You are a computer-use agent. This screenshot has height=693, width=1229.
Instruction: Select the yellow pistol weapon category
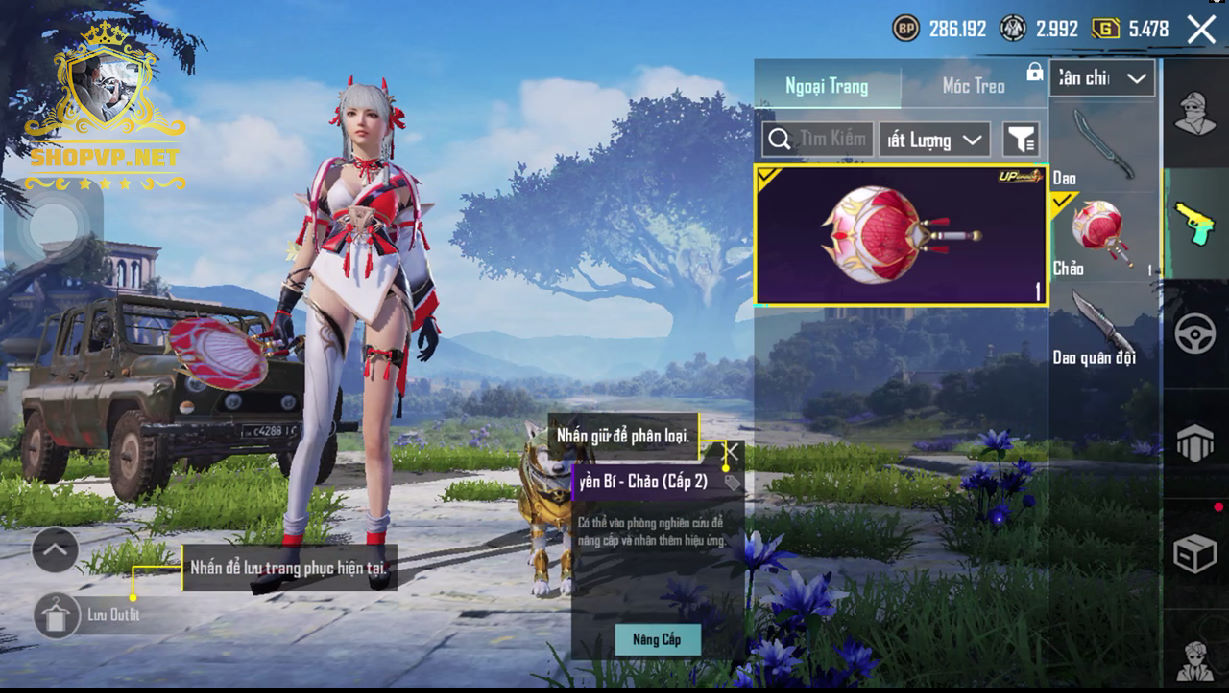point(1195,222)
